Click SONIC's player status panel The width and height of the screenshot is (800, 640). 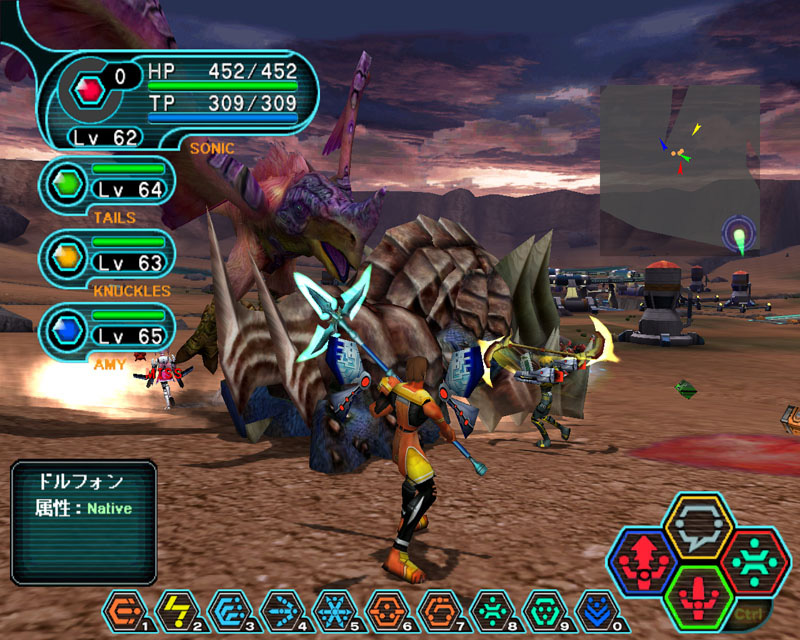(180, 100)
